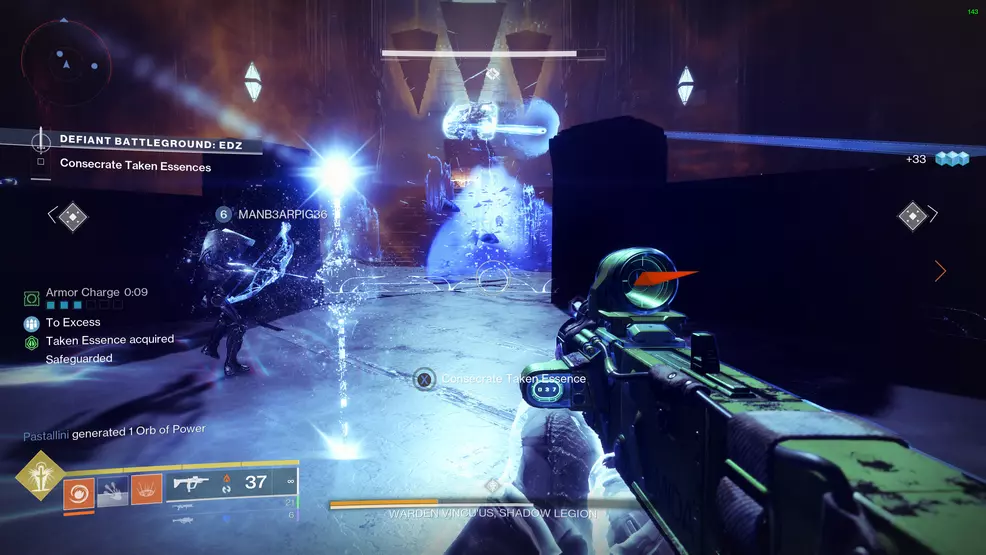The width and height of the screenshot is (986, 555).
Task: Click the circular radar in the corner
Action: (x=65, y=63)
